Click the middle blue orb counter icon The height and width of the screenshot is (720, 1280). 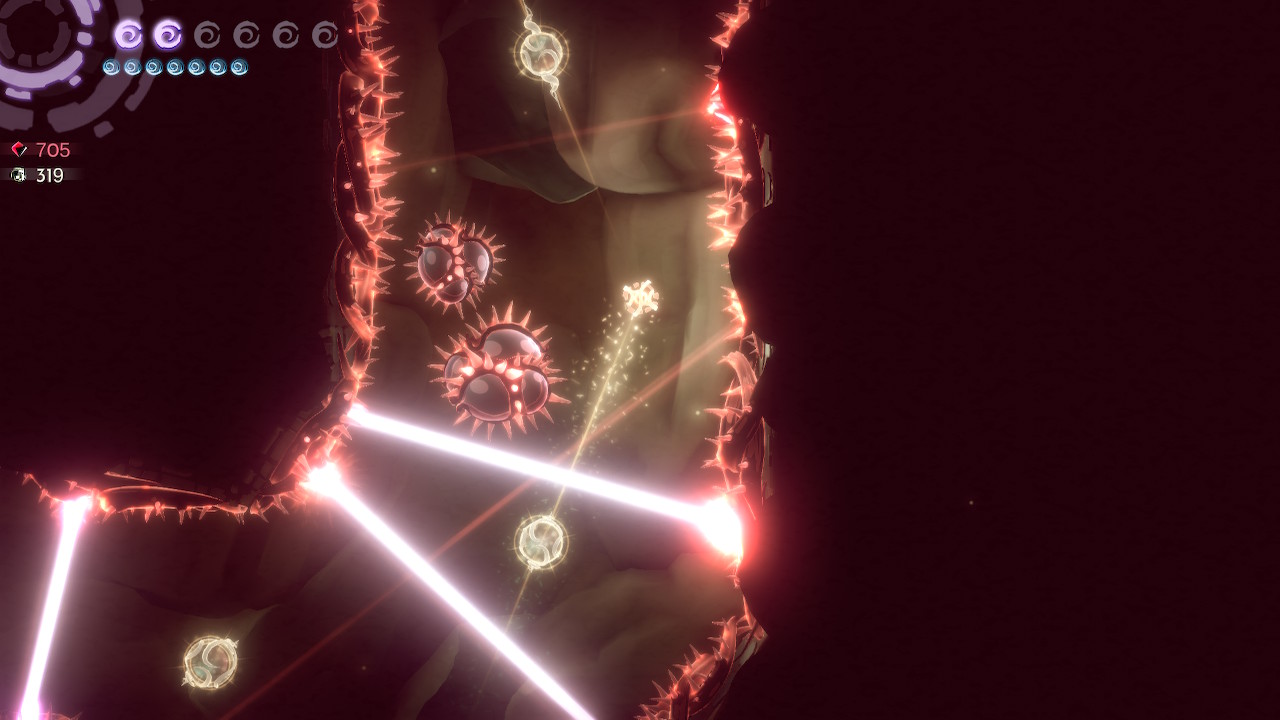point(174,67)
